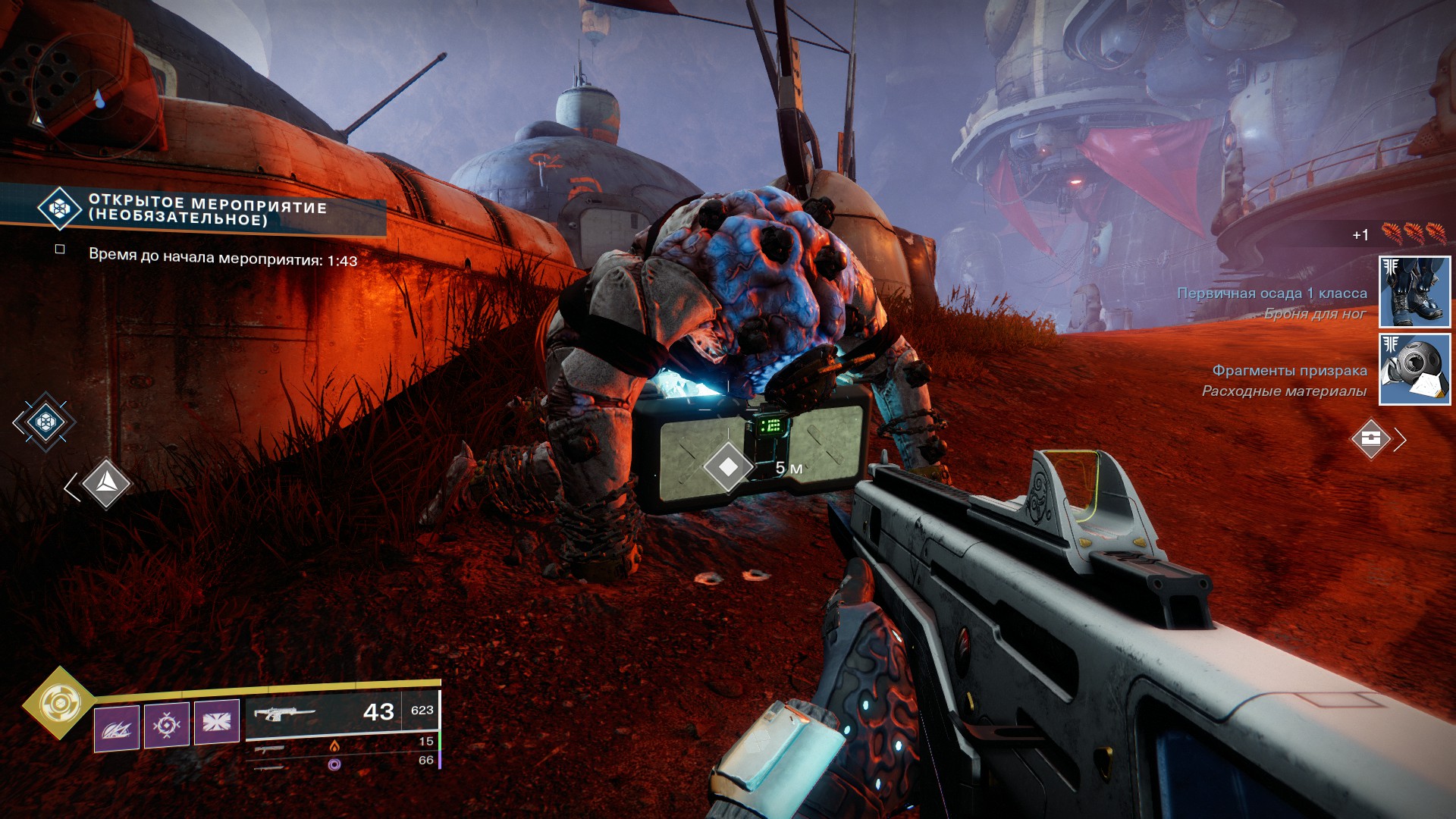
Task: Inspect the ghost fragments loot thumbnail
Action: 1414,369
